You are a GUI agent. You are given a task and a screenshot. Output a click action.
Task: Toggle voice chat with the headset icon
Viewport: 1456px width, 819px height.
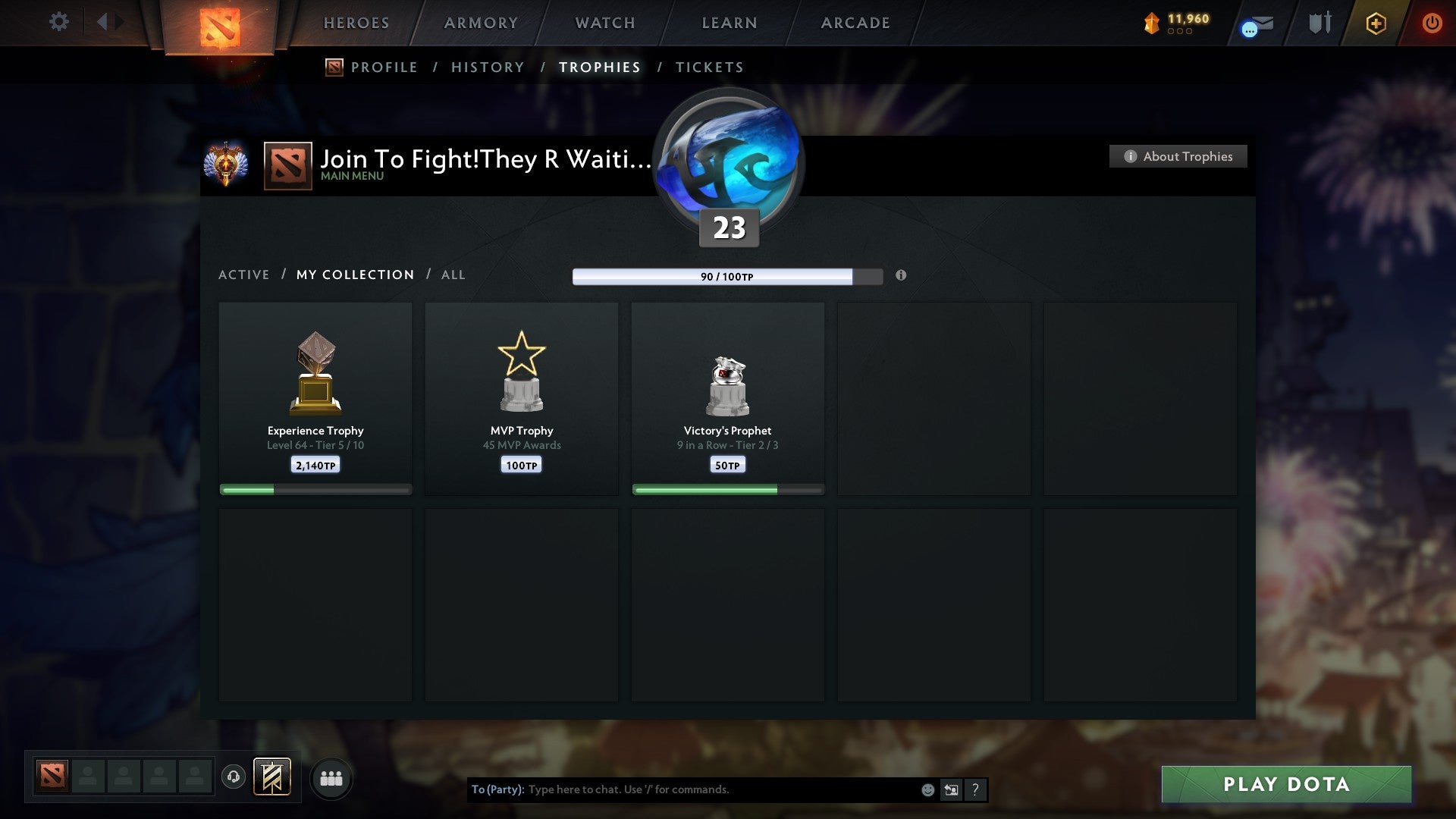click(234, 777)
